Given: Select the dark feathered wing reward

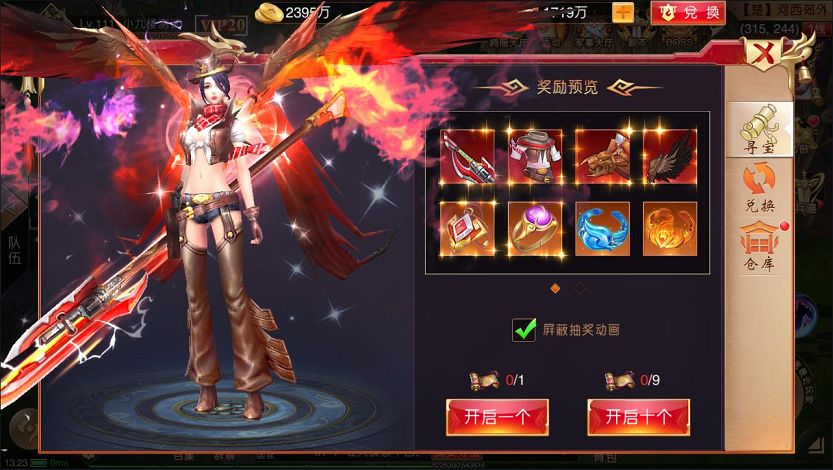Looking at the screenshot, I should pos(669,156).
